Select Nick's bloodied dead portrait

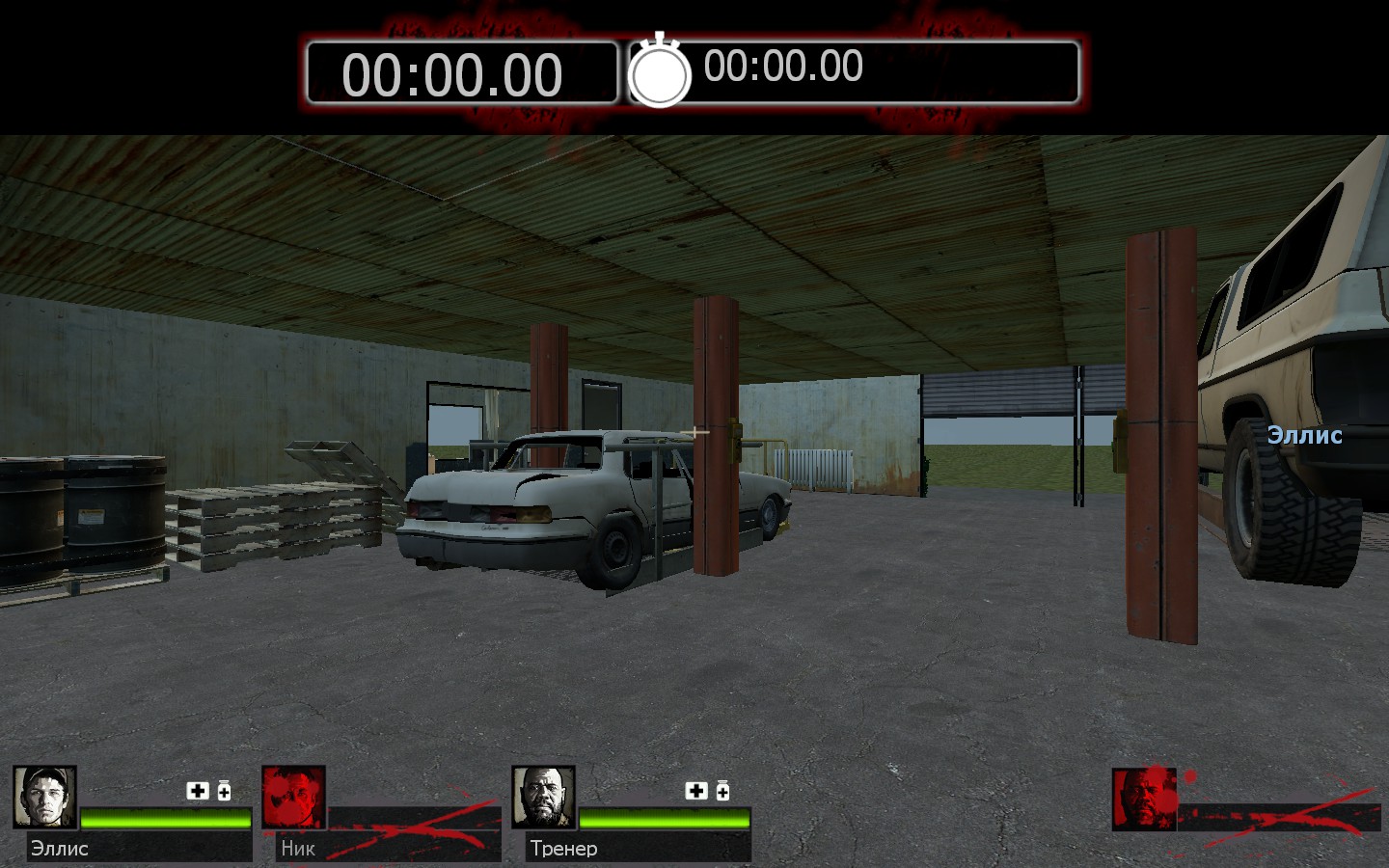pyautogui.click(x=293, y=797)
